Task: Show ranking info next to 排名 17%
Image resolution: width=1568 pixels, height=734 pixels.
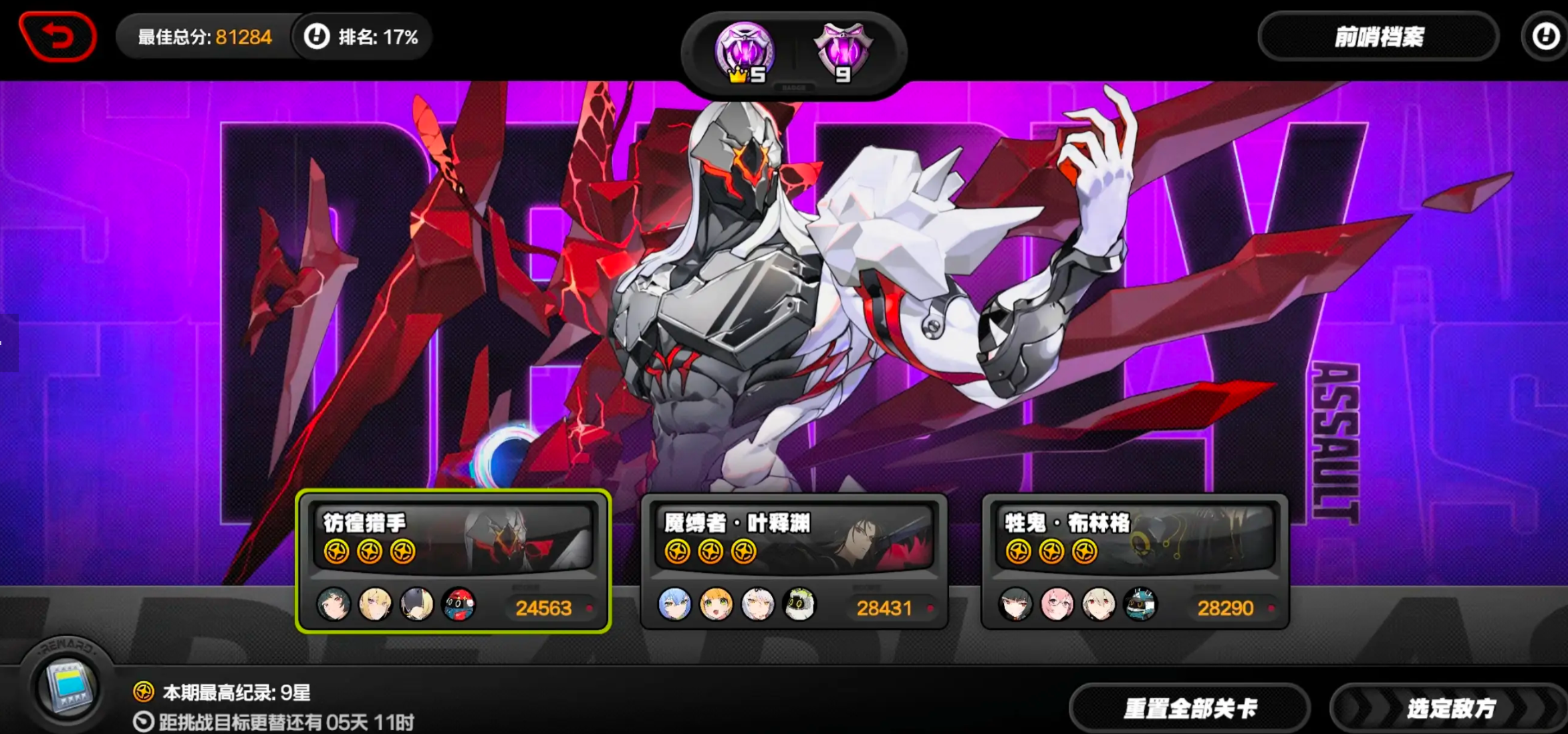Action: 317,37
